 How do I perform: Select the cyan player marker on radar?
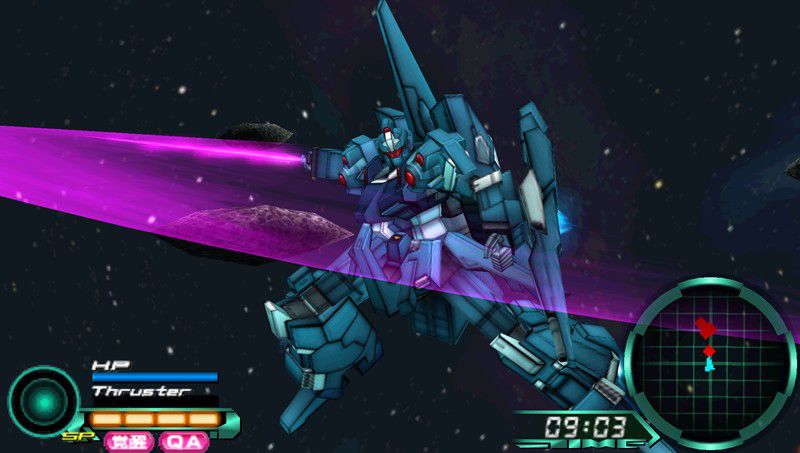(709, 365)
